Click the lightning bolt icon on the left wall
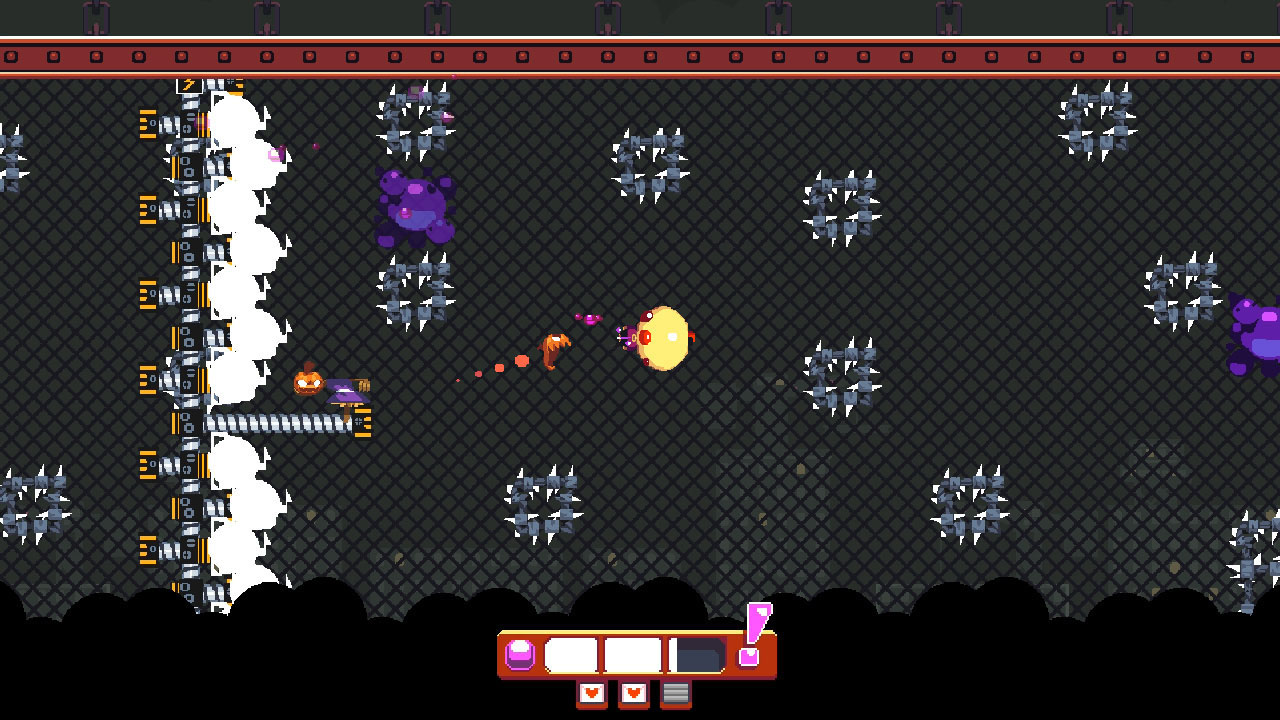The height and width of the screenshot is (720, 1280). 190,86
